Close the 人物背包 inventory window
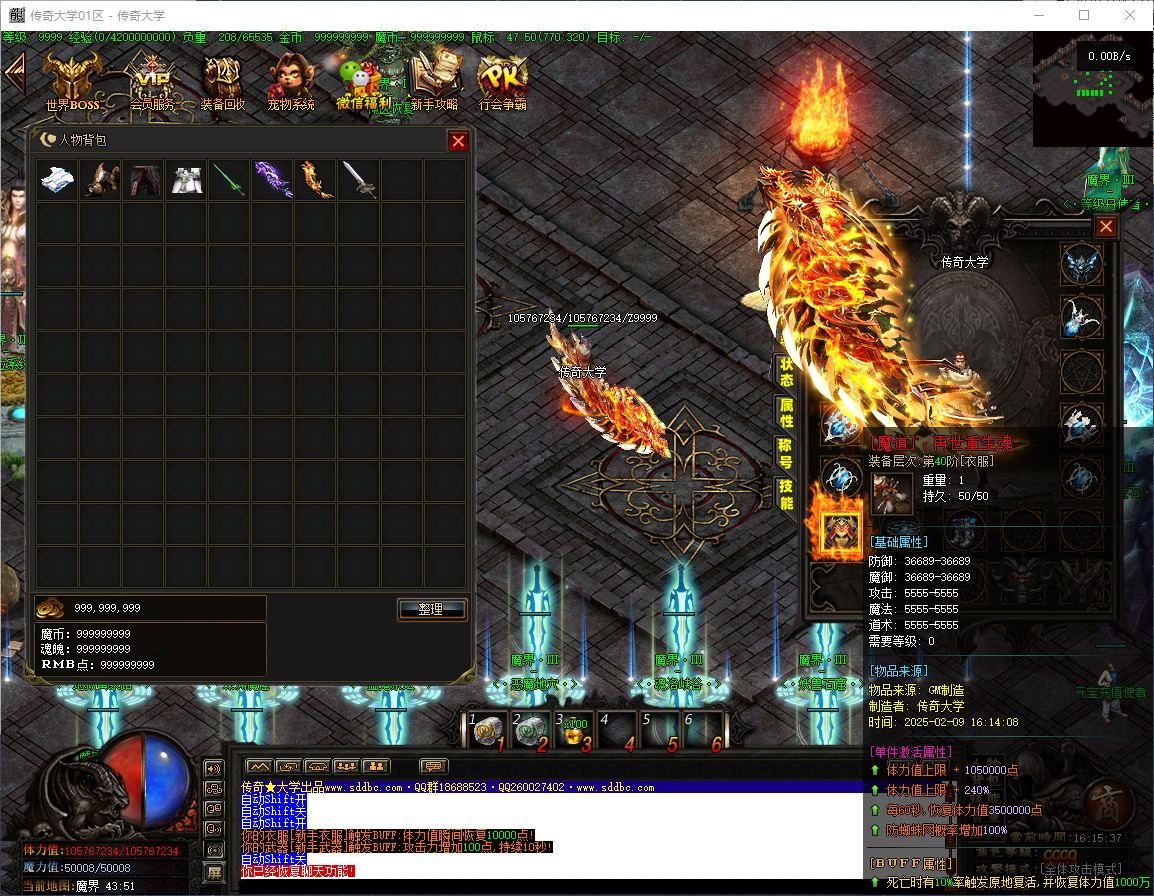 (x=458, y=141)
